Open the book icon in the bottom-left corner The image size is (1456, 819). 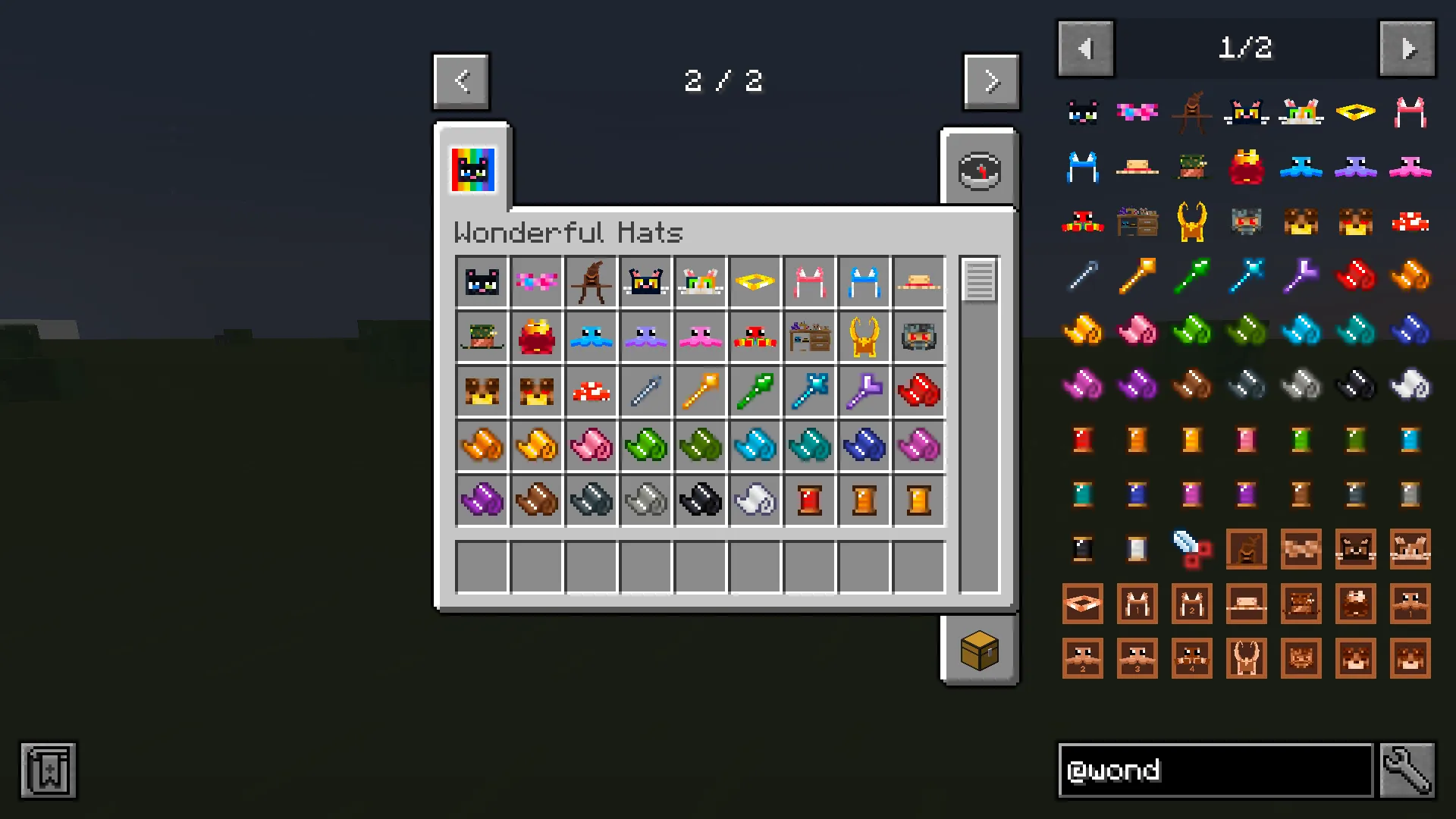[x=47, y=770]
